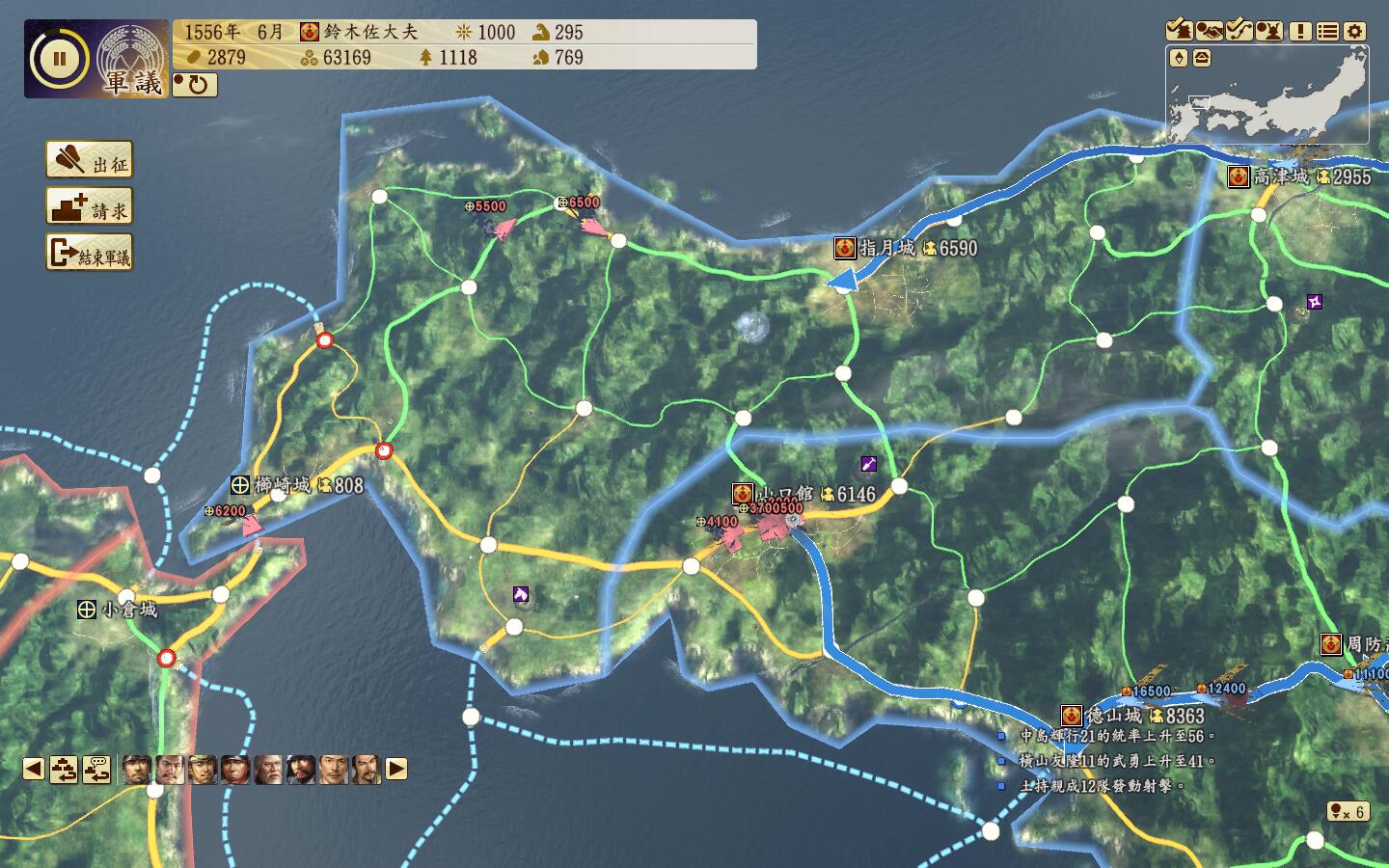1389x868 pixels.
Task: Select 德山城 castle label
Action: 1114,716
